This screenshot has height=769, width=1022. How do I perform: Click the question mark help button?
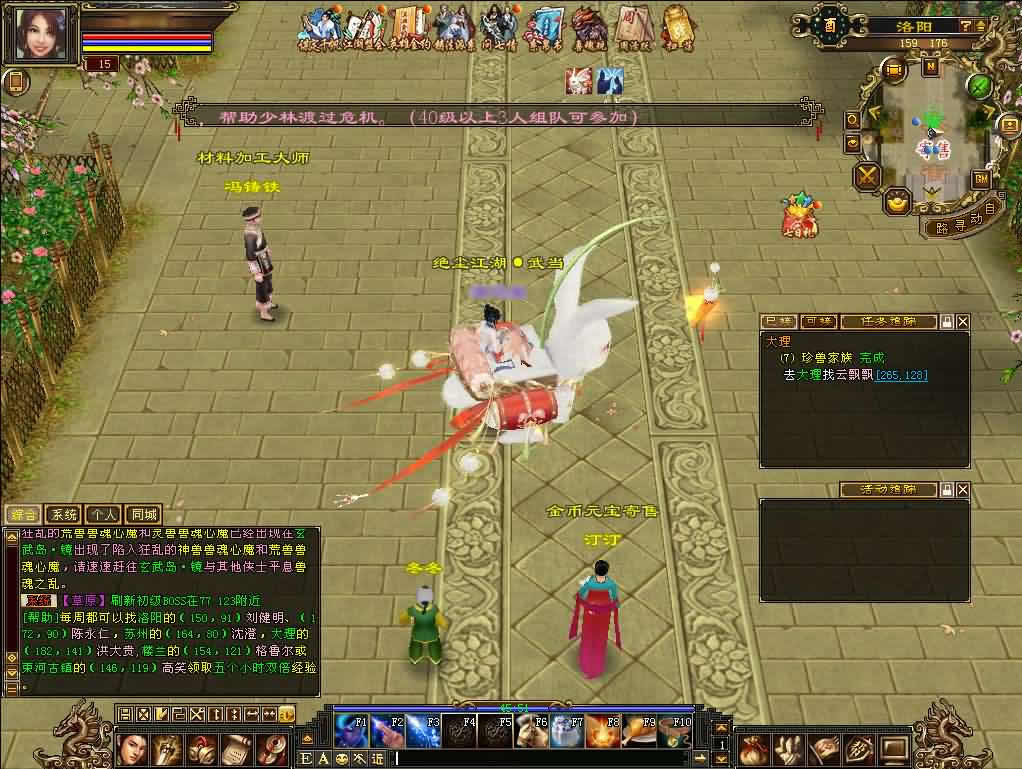tap(966, 26)
